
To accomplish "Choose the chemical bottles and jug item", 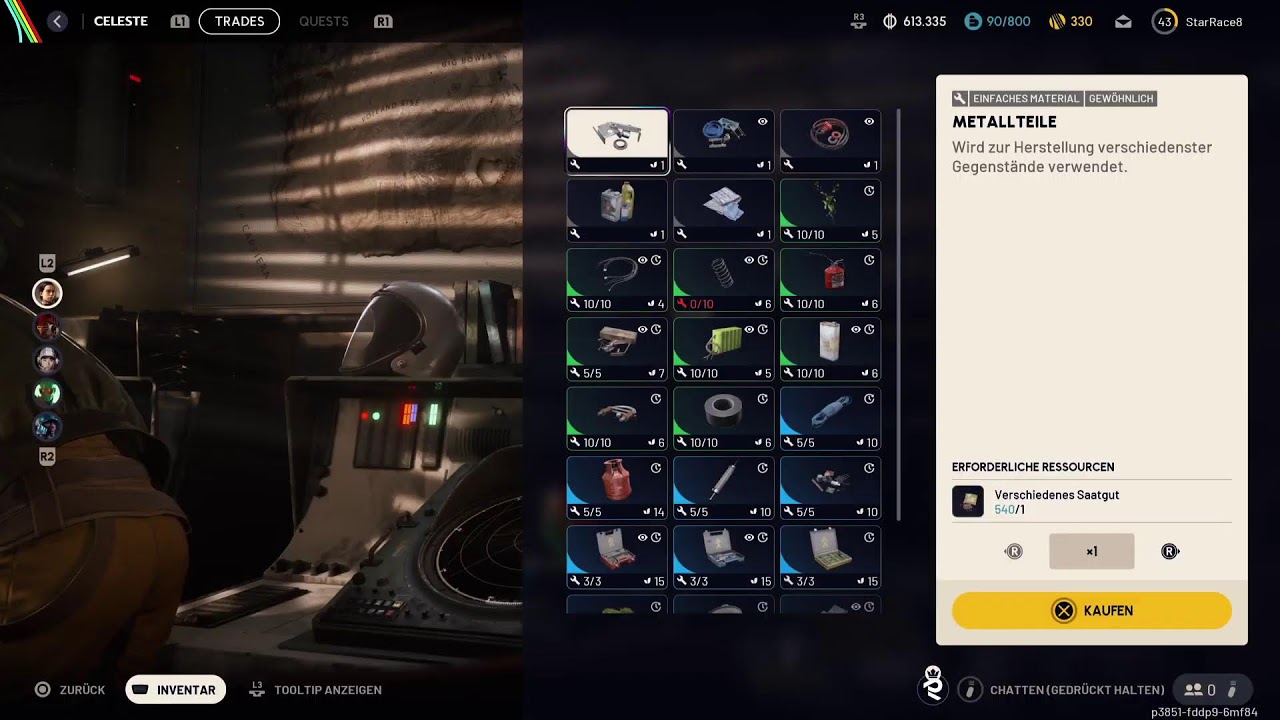I will tap(617, 210).
